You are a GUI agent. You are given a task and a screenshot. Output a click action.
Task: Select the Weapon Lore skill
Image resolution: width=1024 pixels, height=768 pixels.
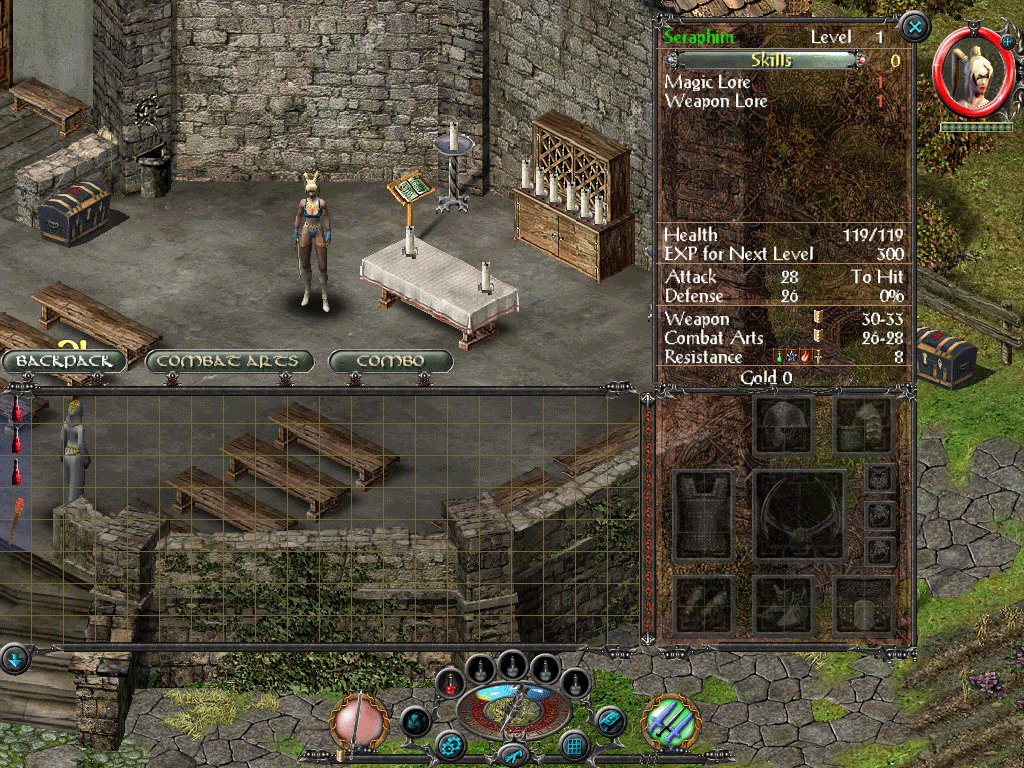716,101
